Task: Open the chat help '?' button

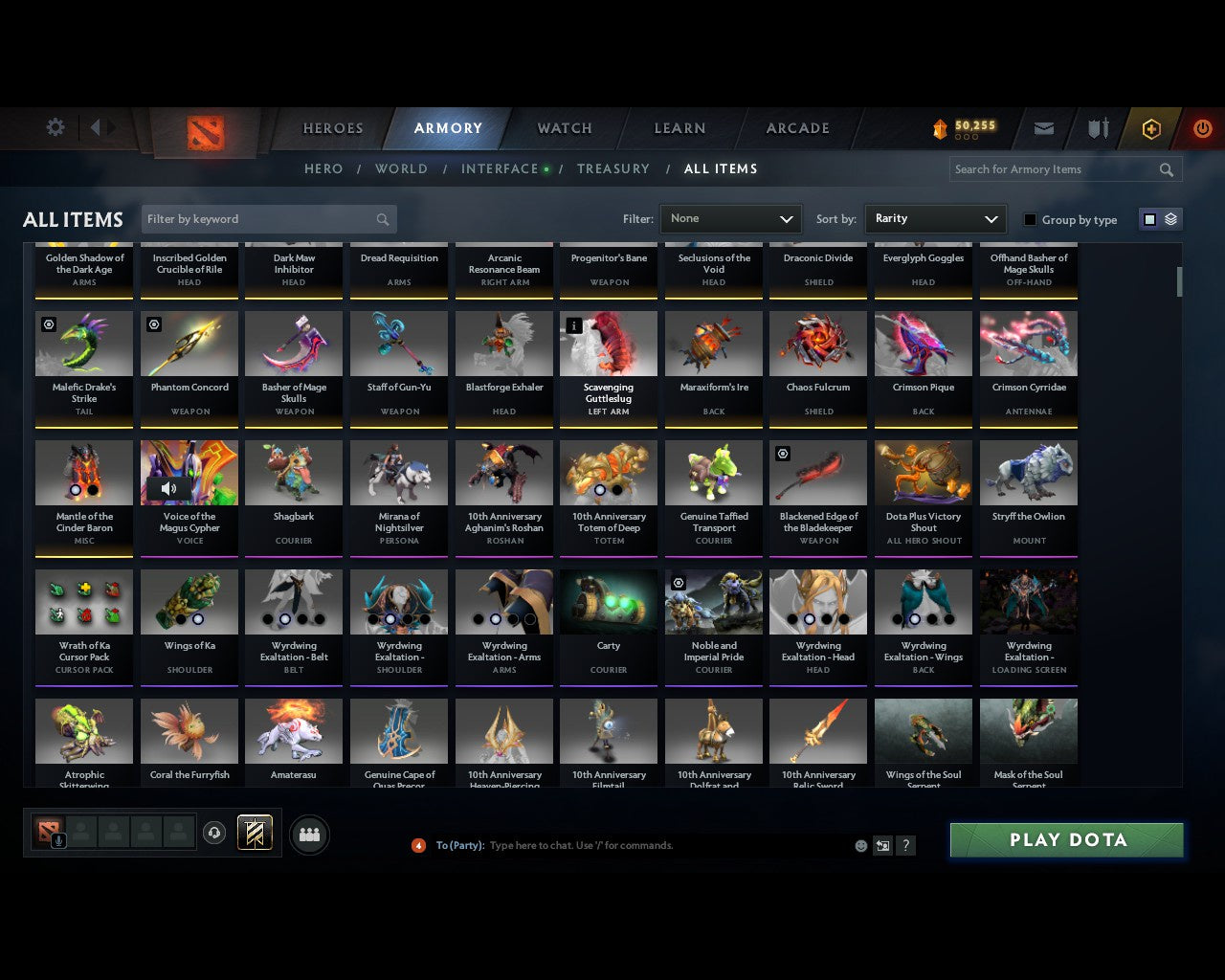Action: click(905, 846)
